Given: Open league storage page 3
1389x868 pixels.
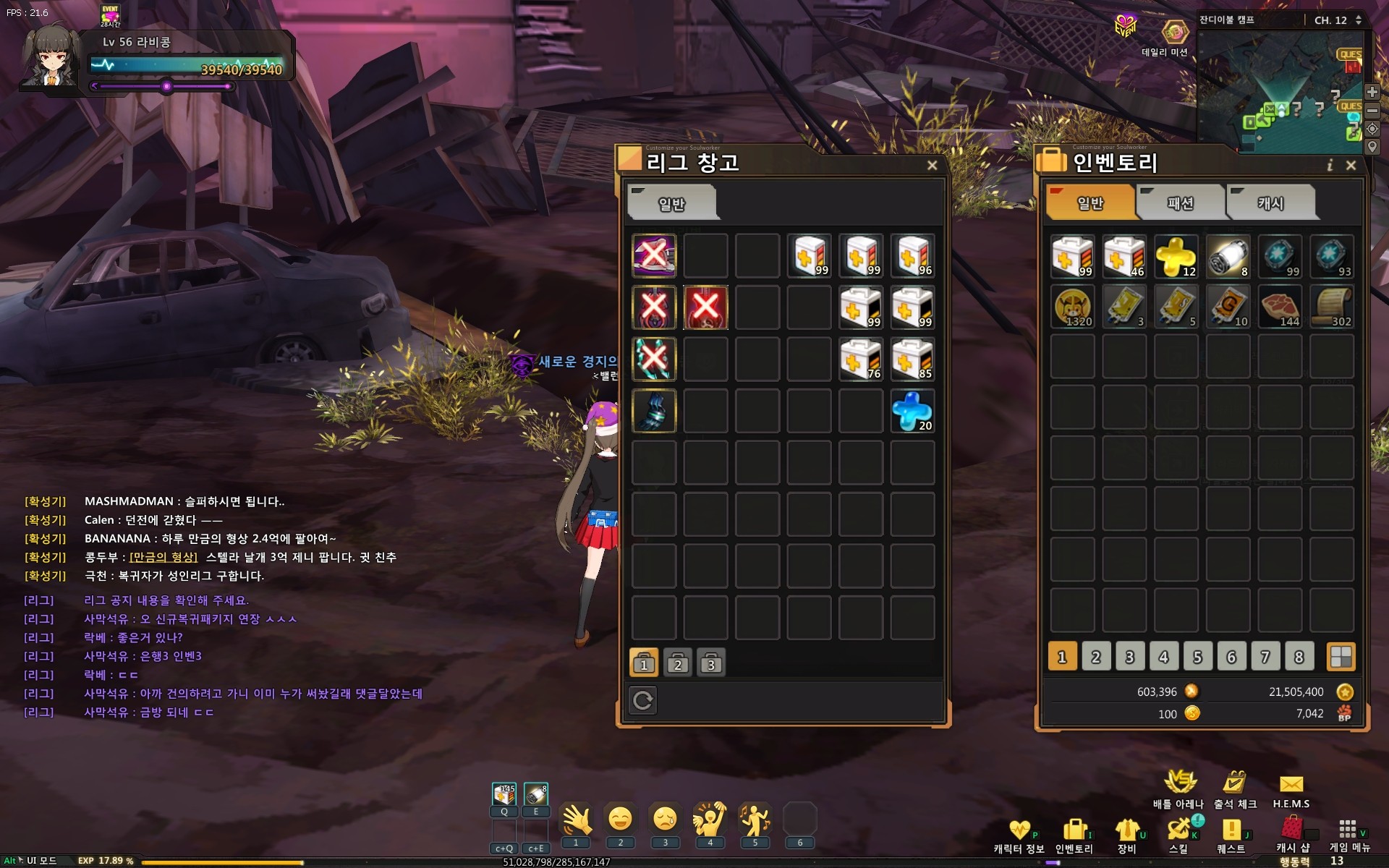Looking at the screenshot, I should [x=711, y=663].
